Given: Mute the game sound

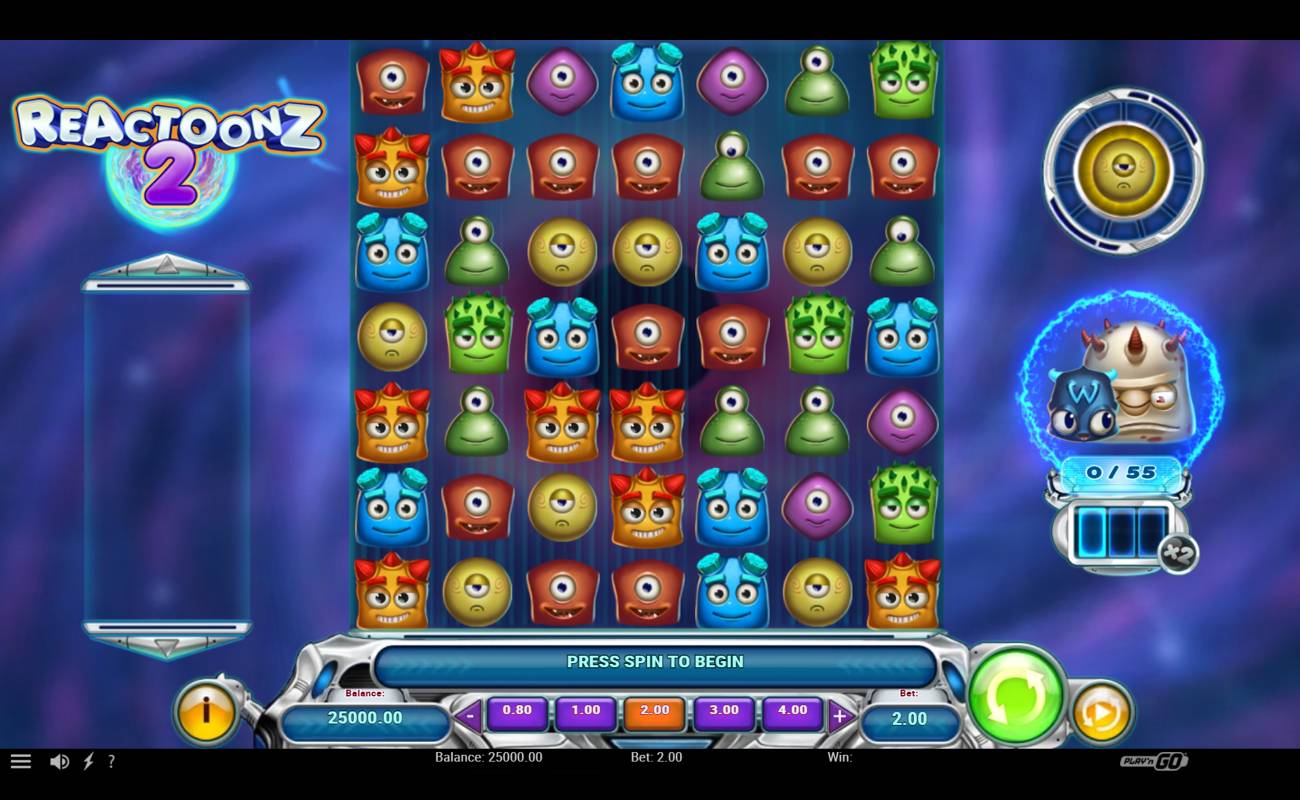Looking at the screenshot, I should coord(60,761).
